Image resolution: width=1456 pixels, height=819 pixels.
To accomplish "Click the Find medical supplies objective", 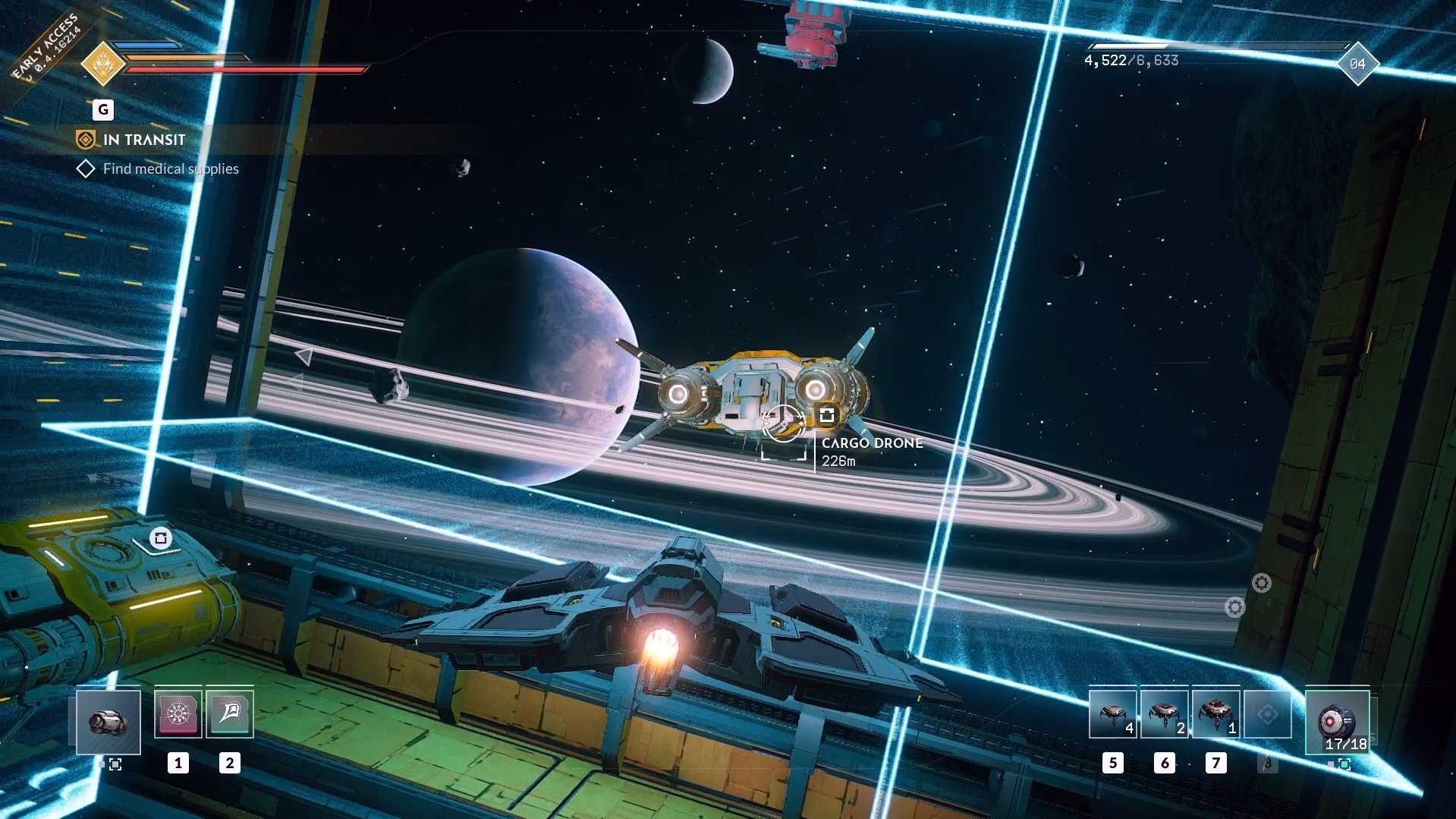I will (170, 169).
